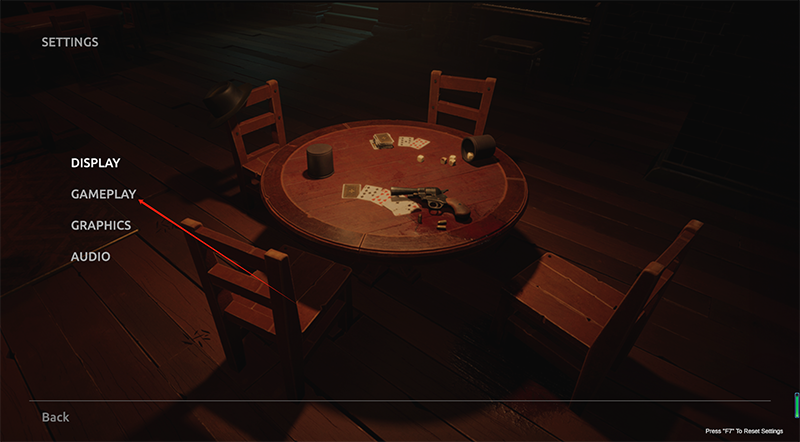Choose the Audio settings entry
Screen dimensions: 800x442
coord(90,257)
